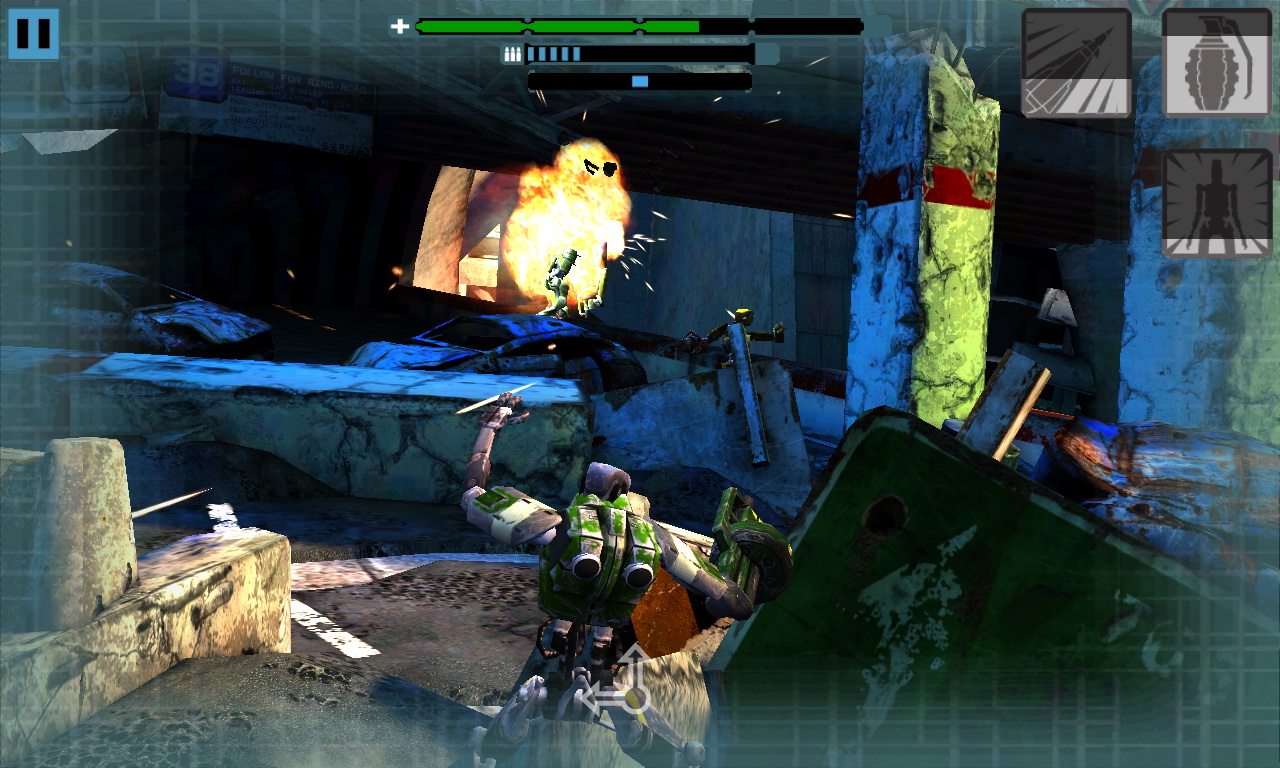Screen dimensions: 1280x768
Task: Activate the rocket missile ability
Action: [1076, 64]
